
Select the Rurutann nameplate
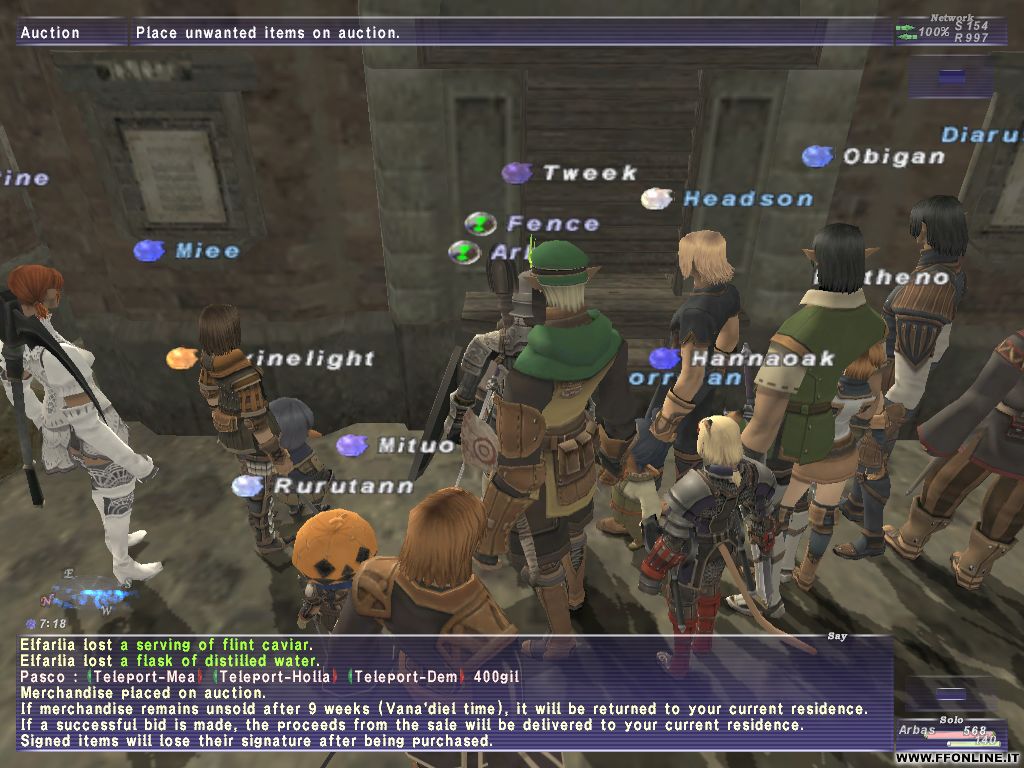pos(343,486)
